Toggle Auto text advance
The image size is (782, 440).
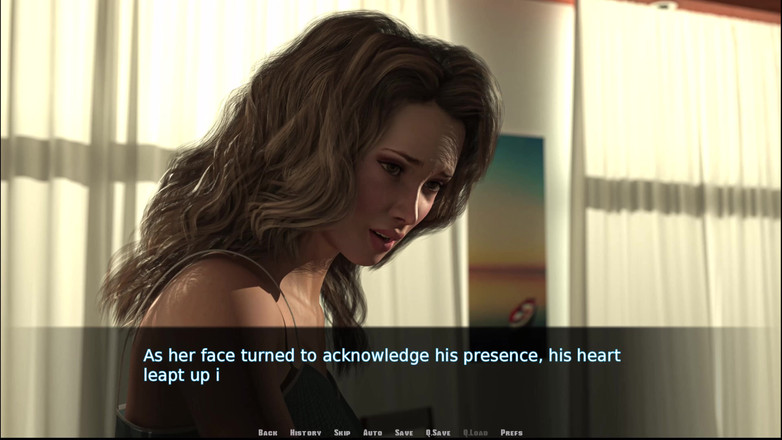372,432
